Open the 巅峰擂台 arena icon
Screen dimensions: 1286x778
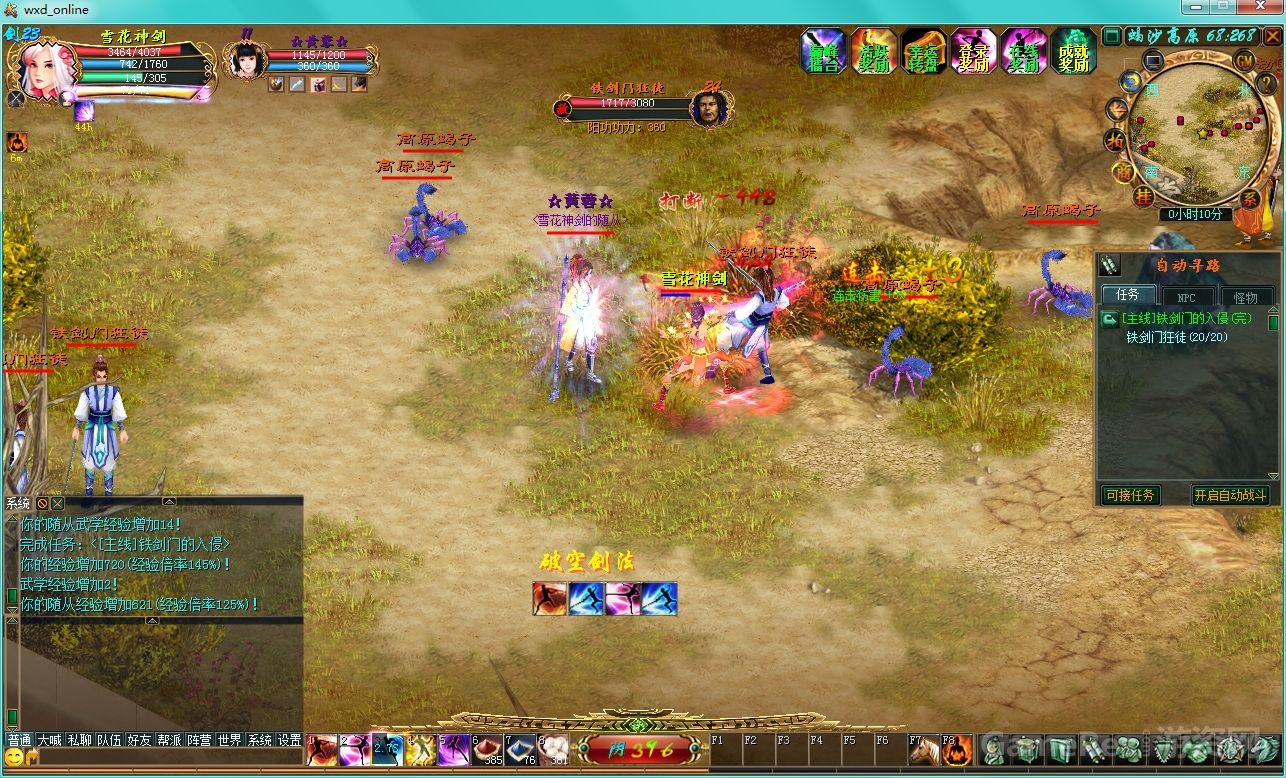click(823, 52)
